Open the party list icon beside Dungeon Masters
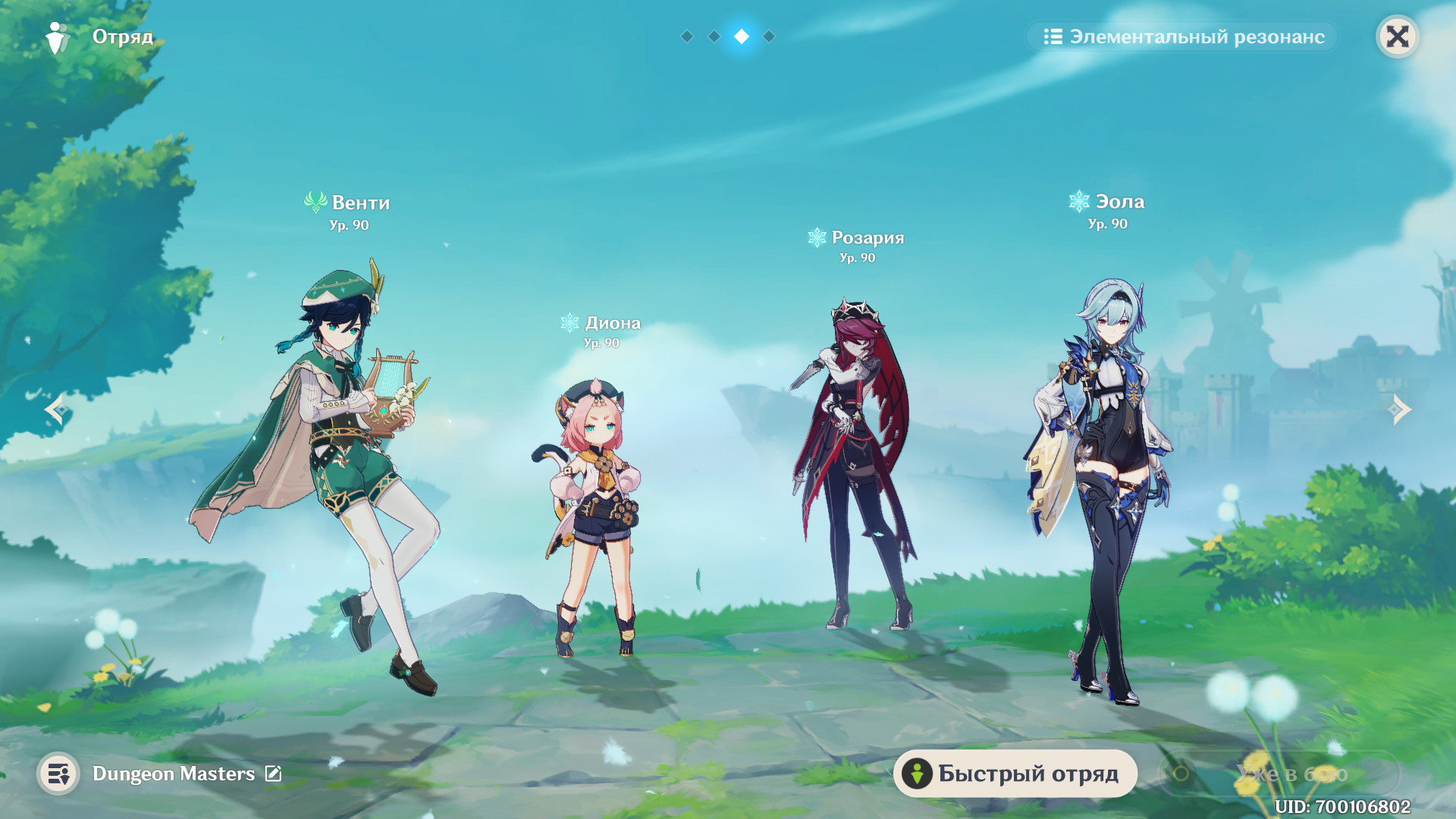 [x=58, y=773]
